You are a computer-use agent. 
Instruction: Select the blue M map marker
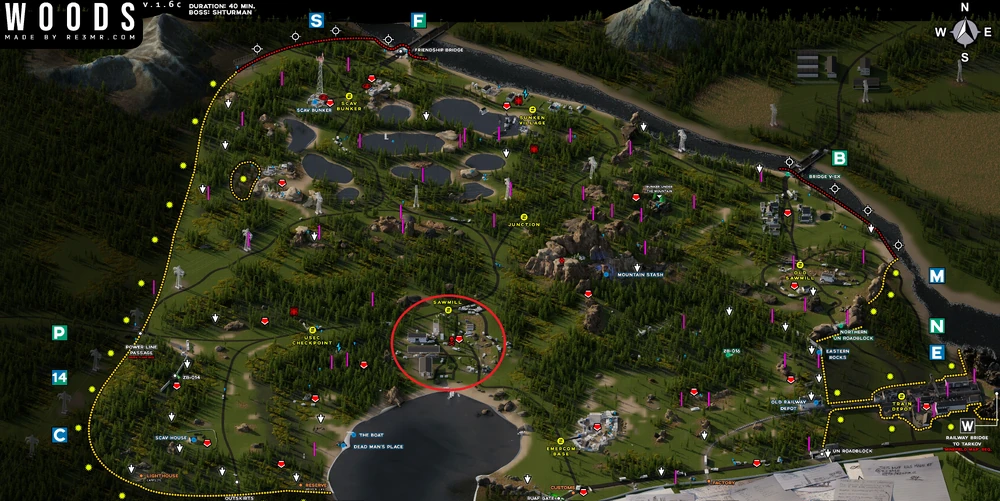pyautogui.click(x=936, y=275)
